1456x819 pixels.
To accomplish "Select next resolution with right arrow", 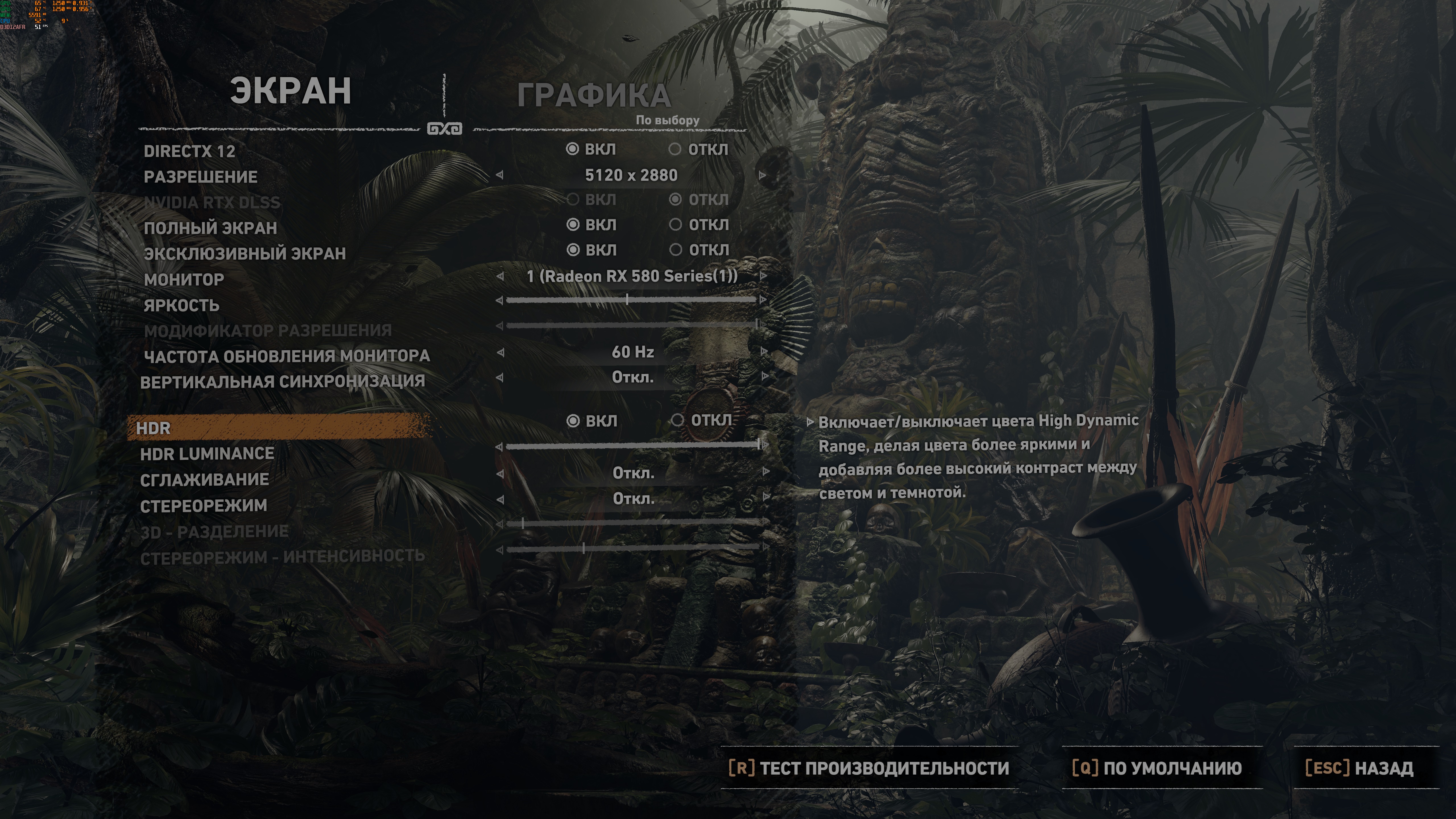I will click(x=762, y=175).
